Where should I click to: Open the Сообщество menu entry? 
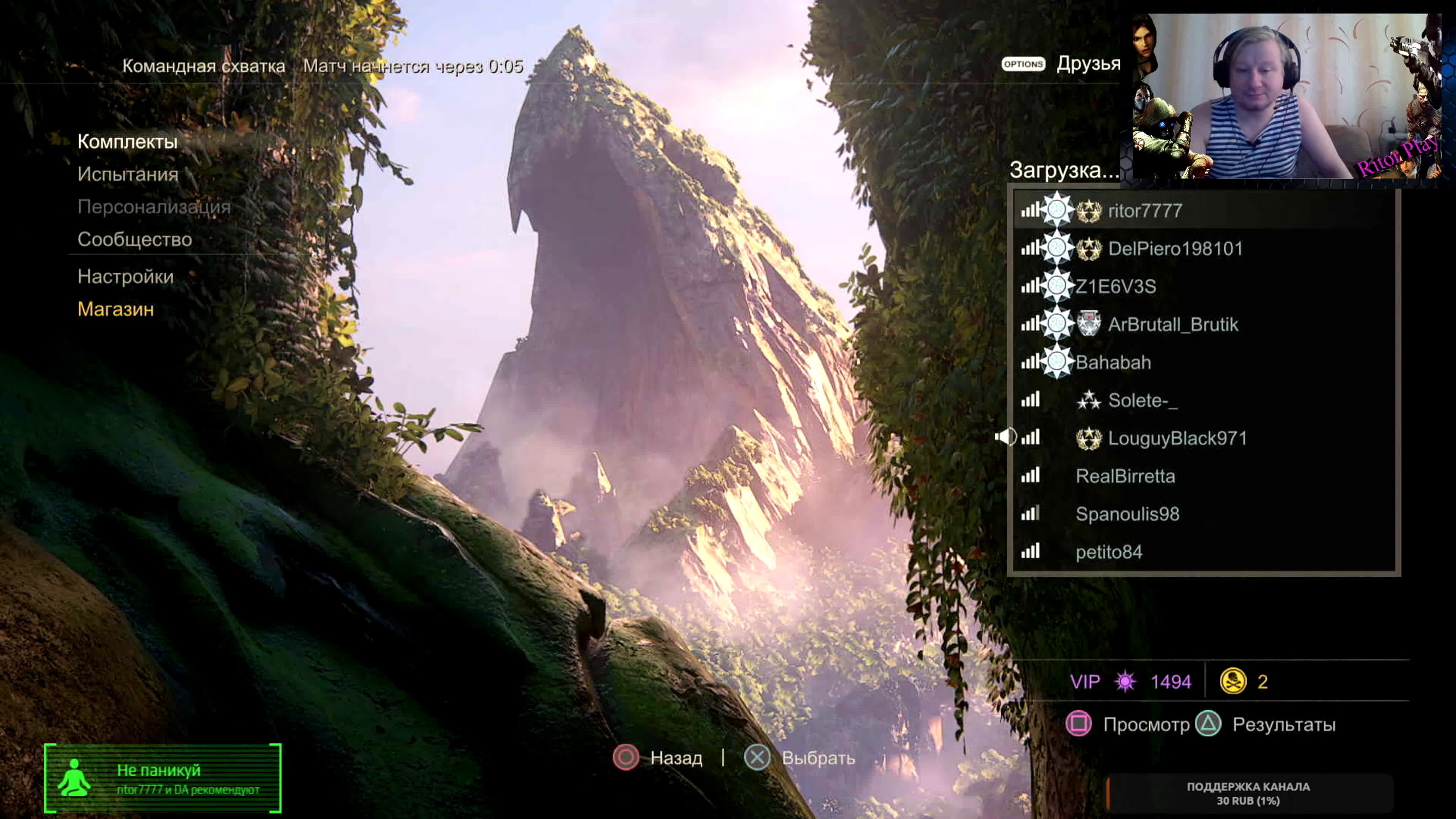134,240
